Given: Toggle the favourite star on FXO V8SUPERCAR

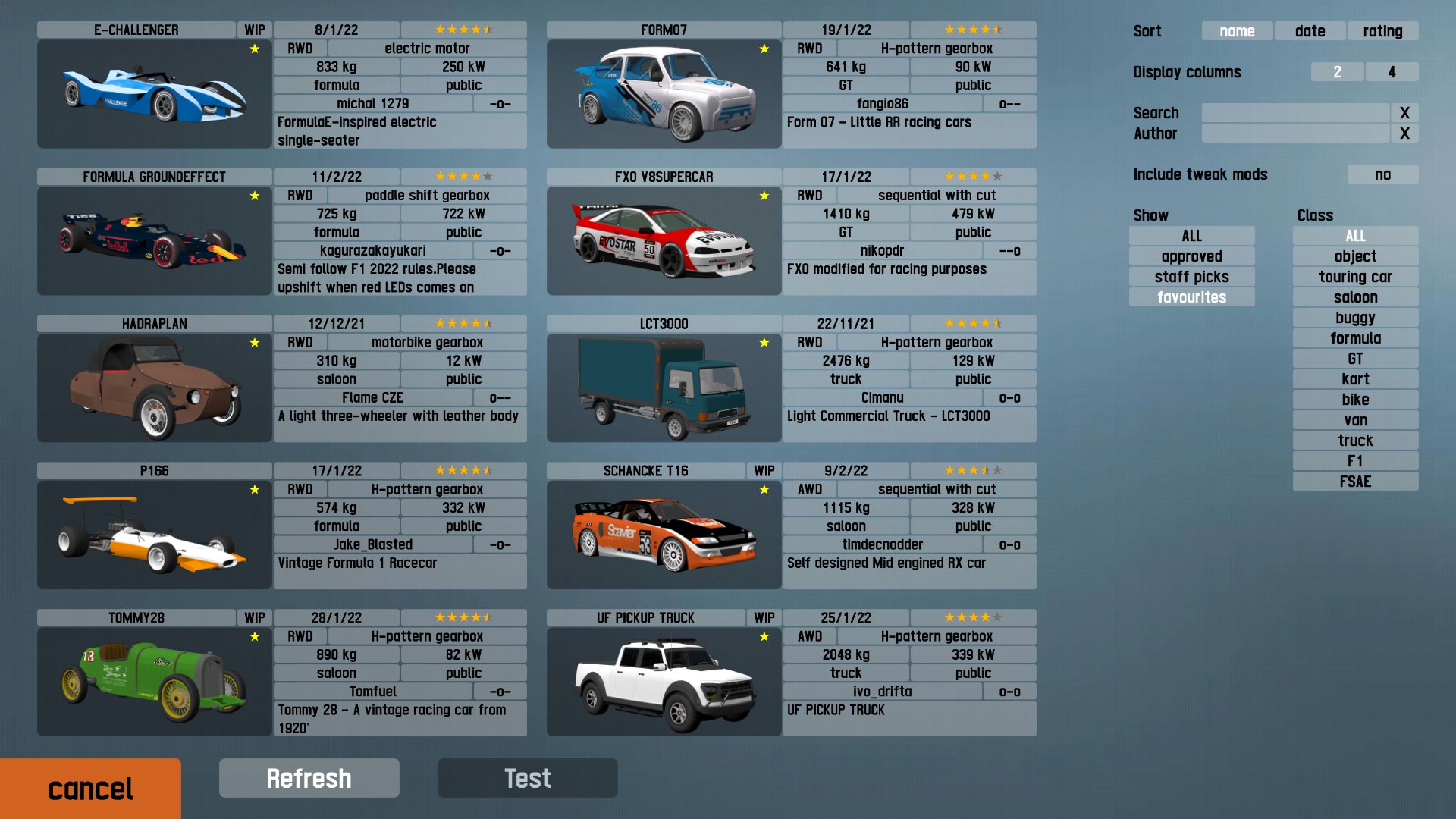Looking at the screenshot, I should (763, 195).
